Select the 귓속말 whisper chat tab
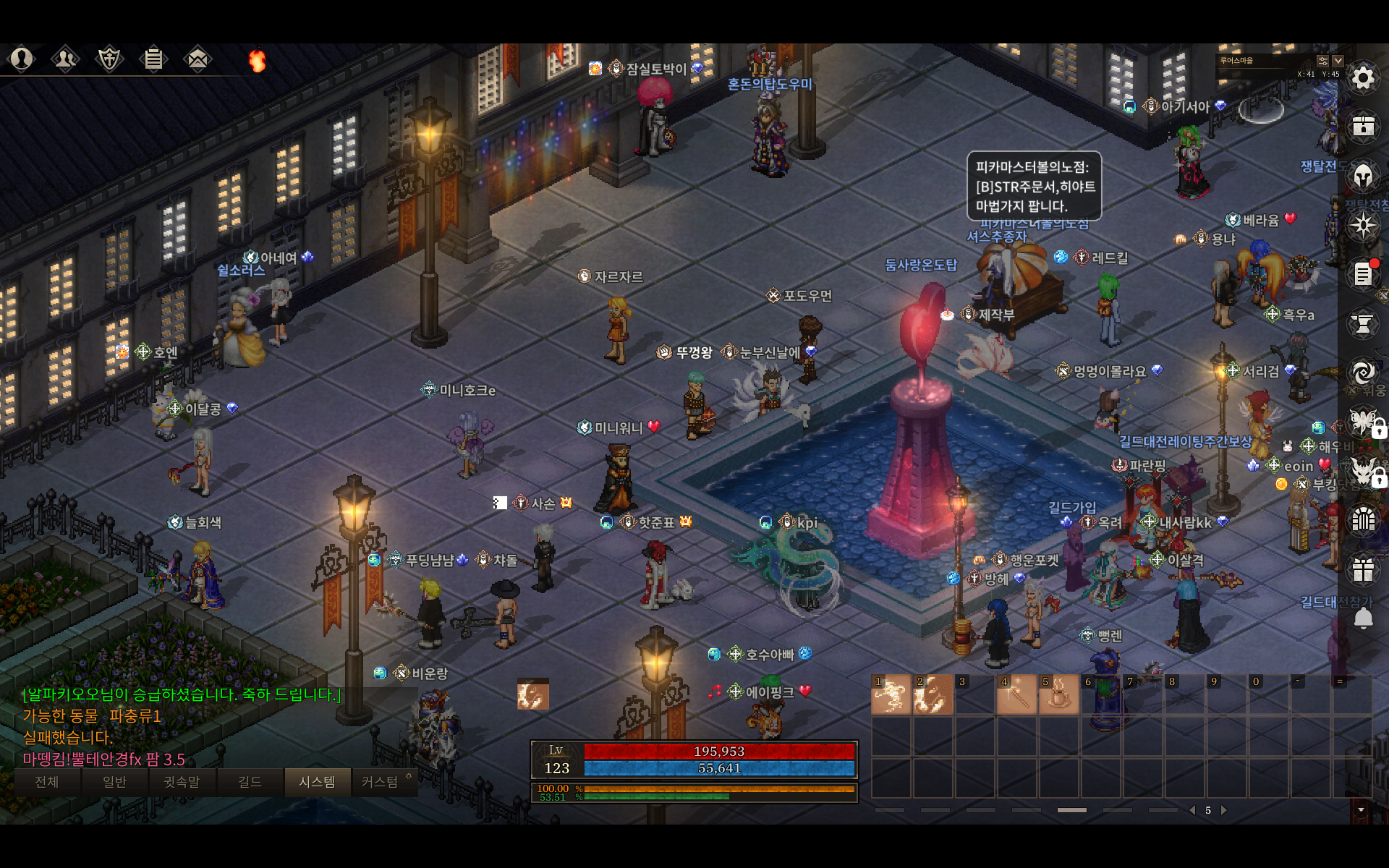The height and width of the screenshot is (868, 1389). pyautogui.click(x=182, y=782)
